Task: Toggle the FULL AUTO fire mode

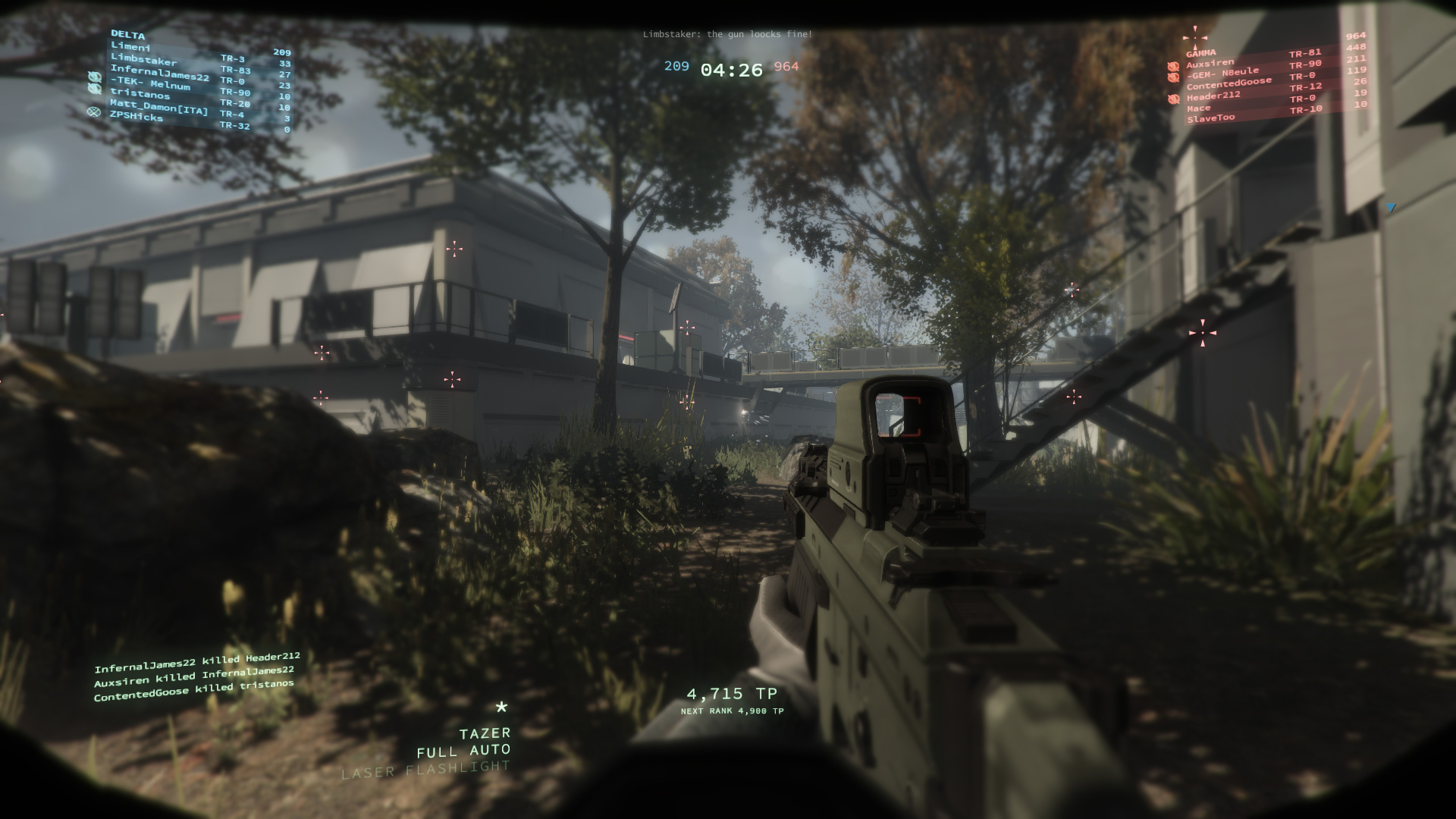Action: [463, 752]
